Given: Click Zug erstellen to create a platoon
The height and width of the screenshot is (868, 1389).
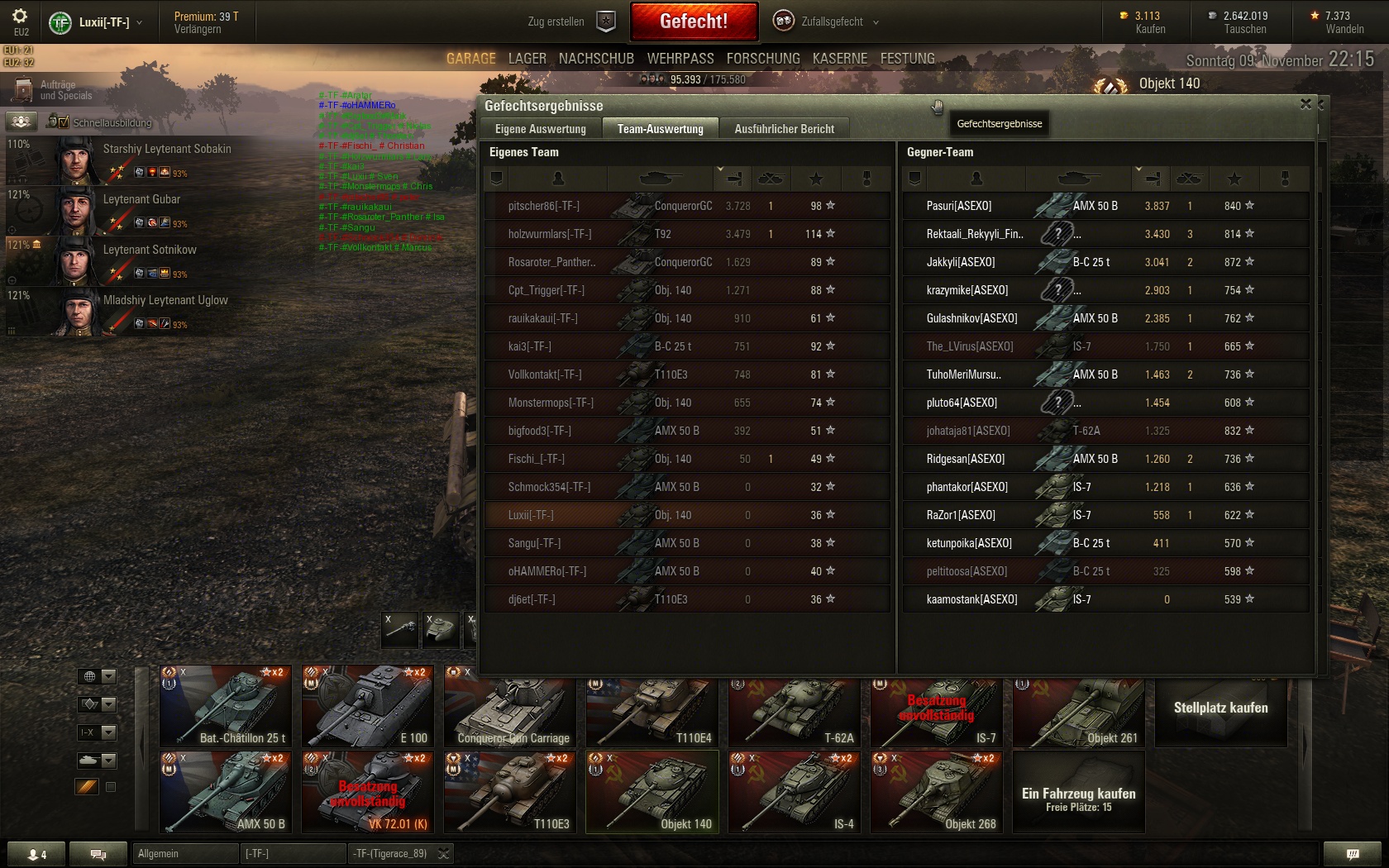Looking at the screenshot, I should click(x=571, y=21).
